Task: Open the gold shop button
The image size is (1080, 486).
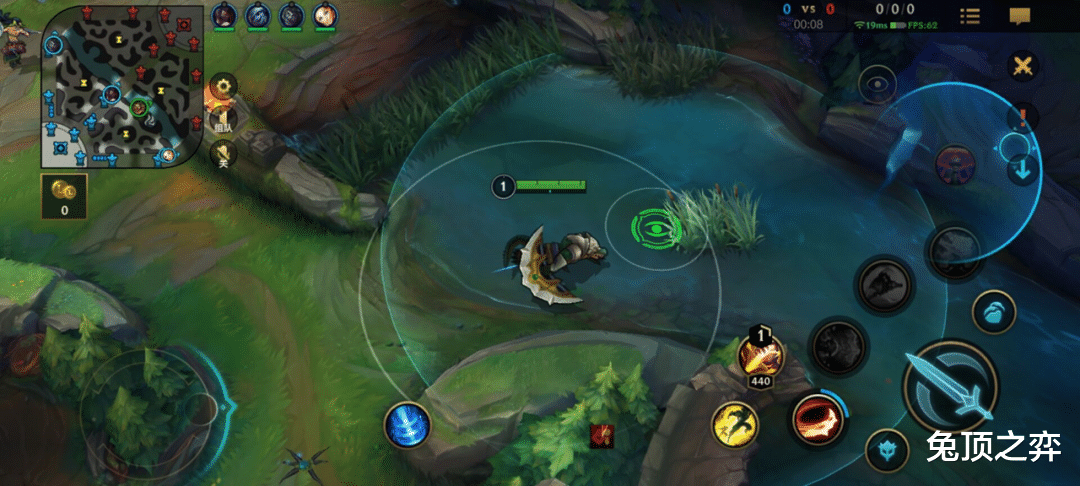Action: point(64,193)
